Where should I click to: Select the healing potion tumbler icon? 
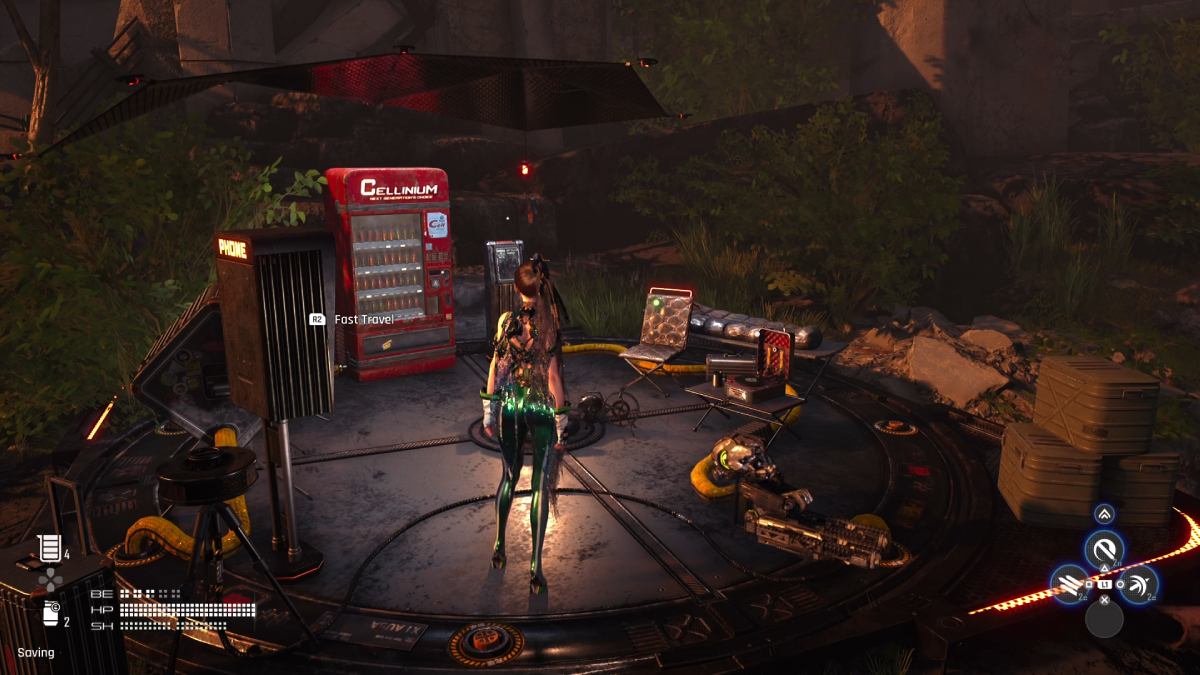[x=48, y=547]
